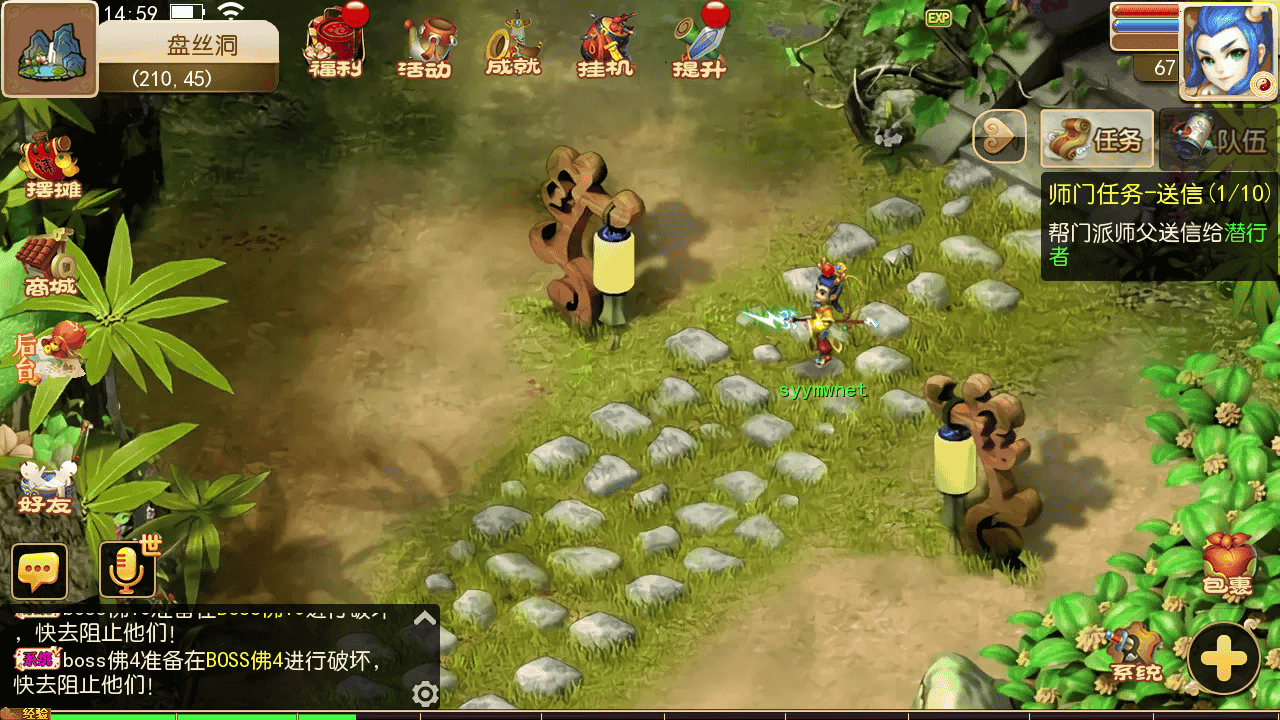Viewport: 1280px width, 720px height.
Task: Switch to the 队伍 team tab
Action: [x=1220, y=138]
